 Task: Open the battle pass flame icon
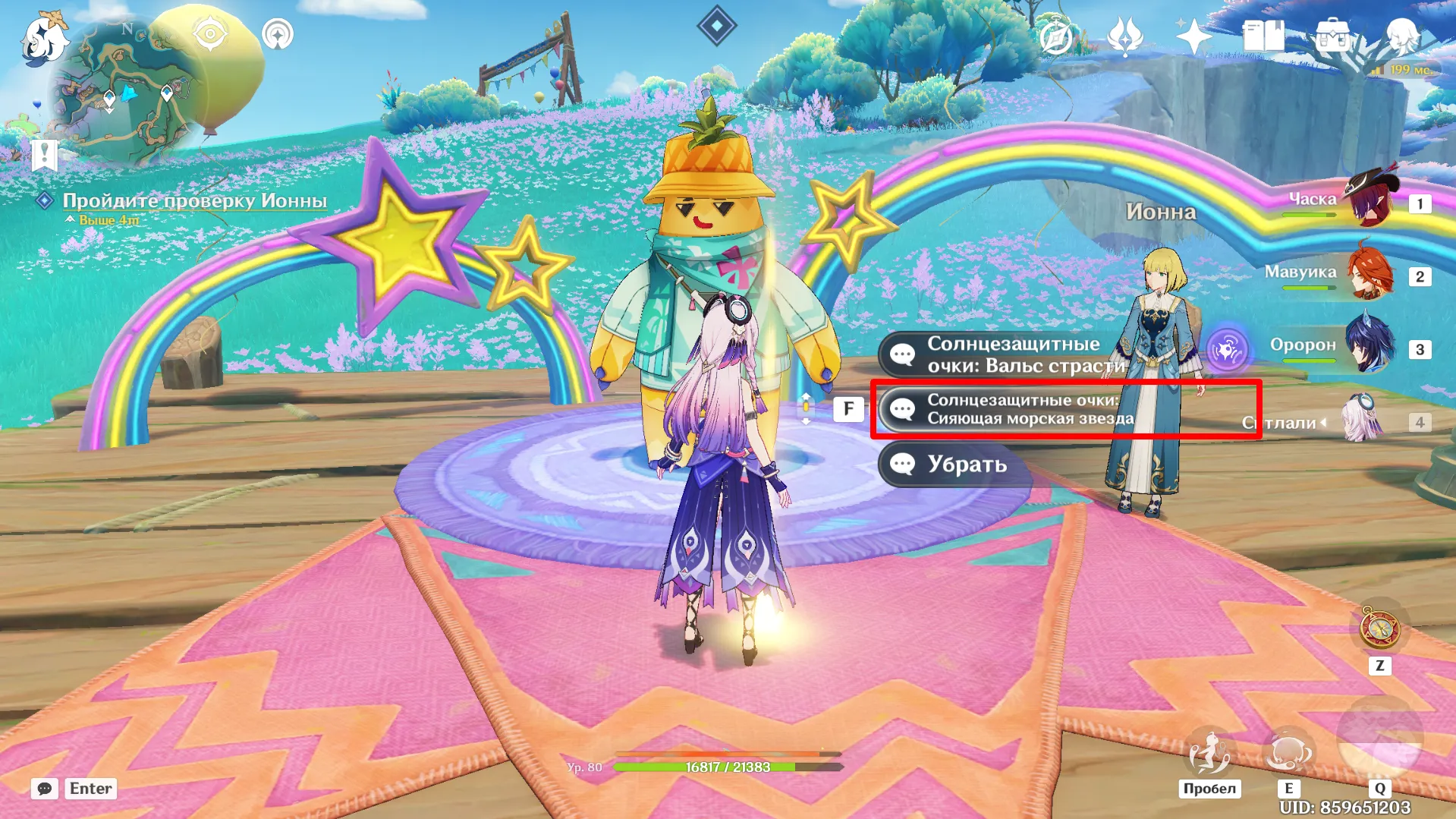(x=1125, y=36)
